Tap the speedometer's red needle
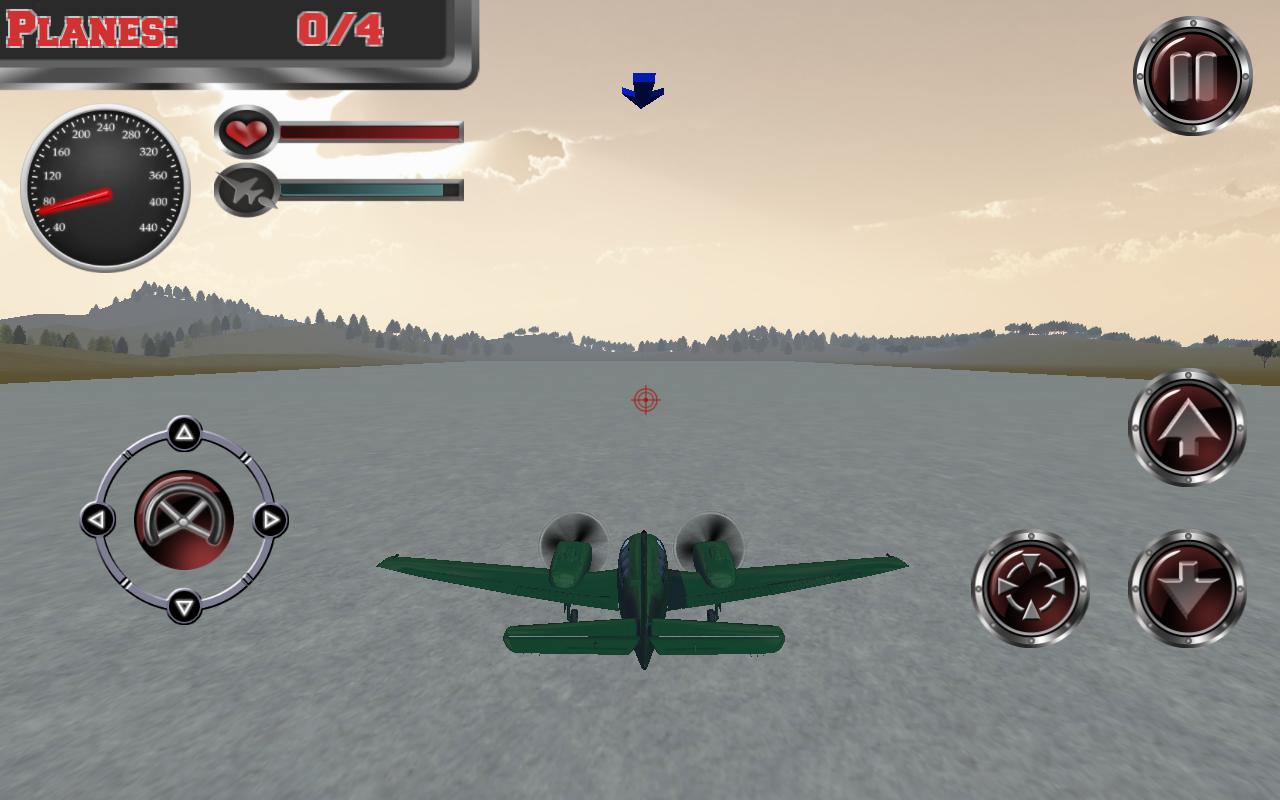 tap(75, 200)
